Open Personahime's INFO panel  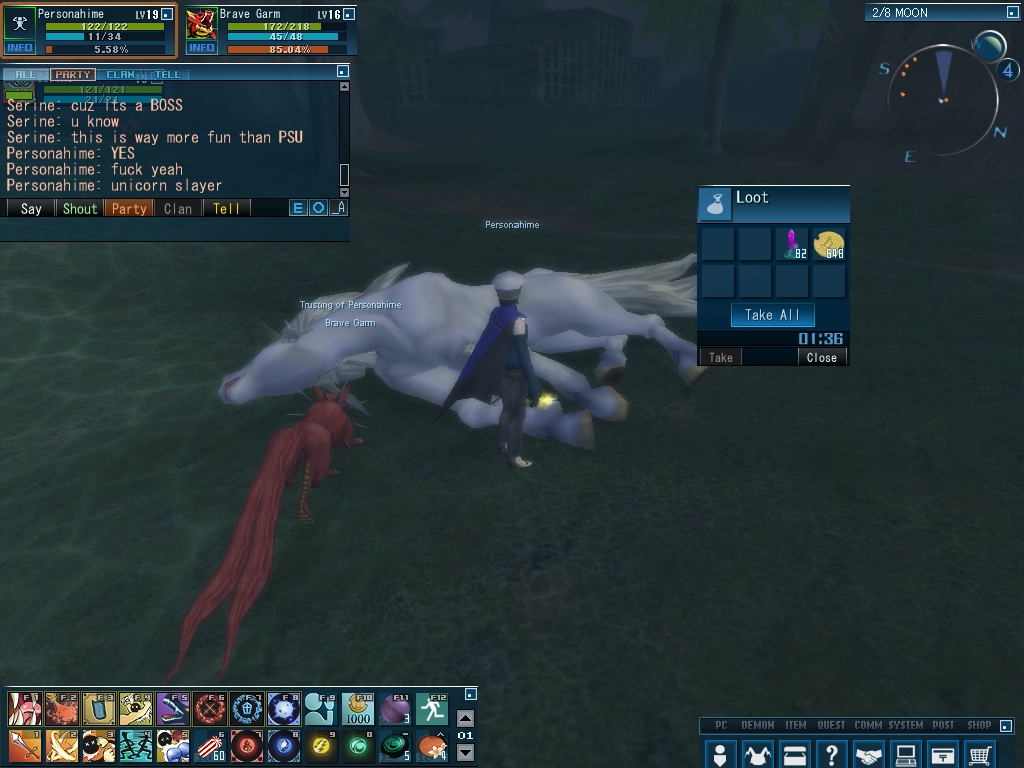(20, 48)
